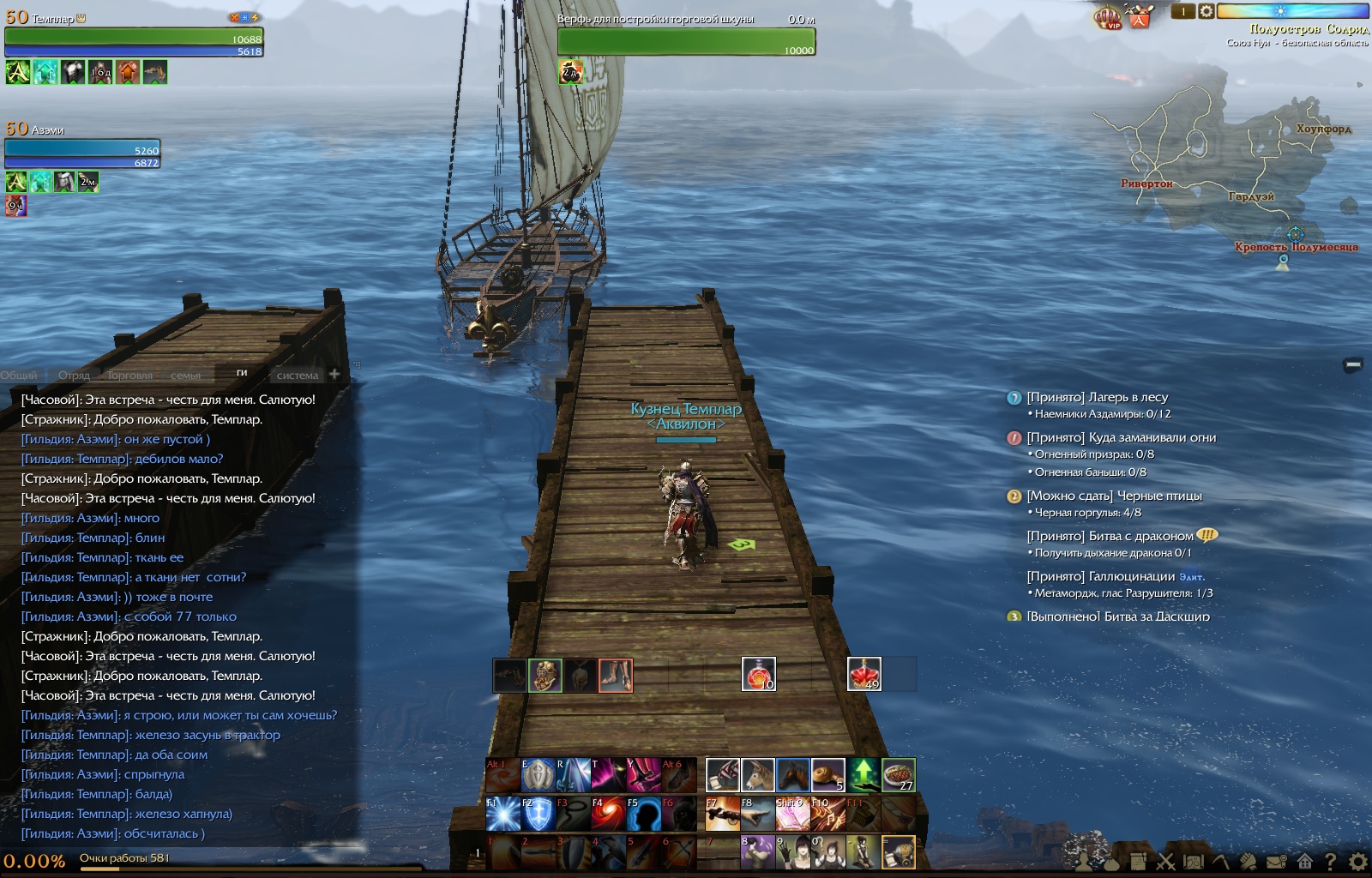1372x878 pixels.
Task: Use the red crown potion with count 49
Action: click(864, 674)
